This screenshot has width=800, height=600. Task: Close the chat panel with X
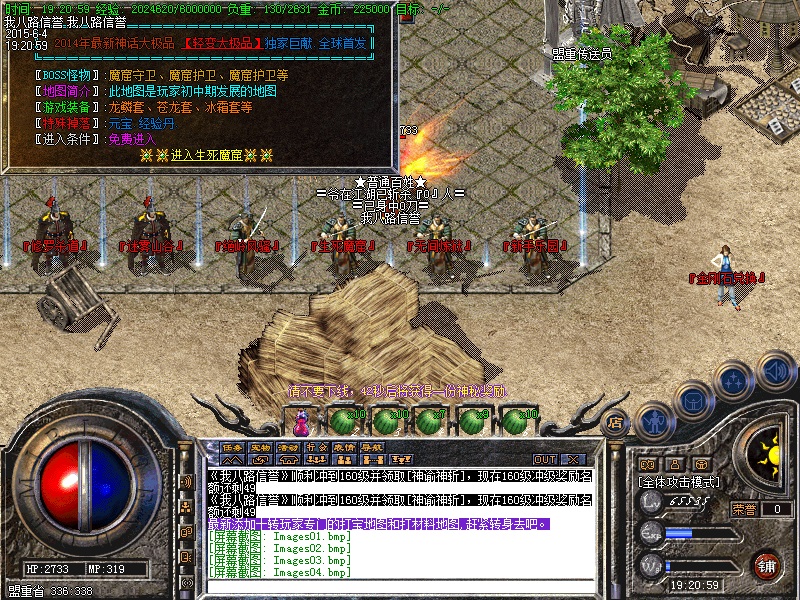[572, 459]
